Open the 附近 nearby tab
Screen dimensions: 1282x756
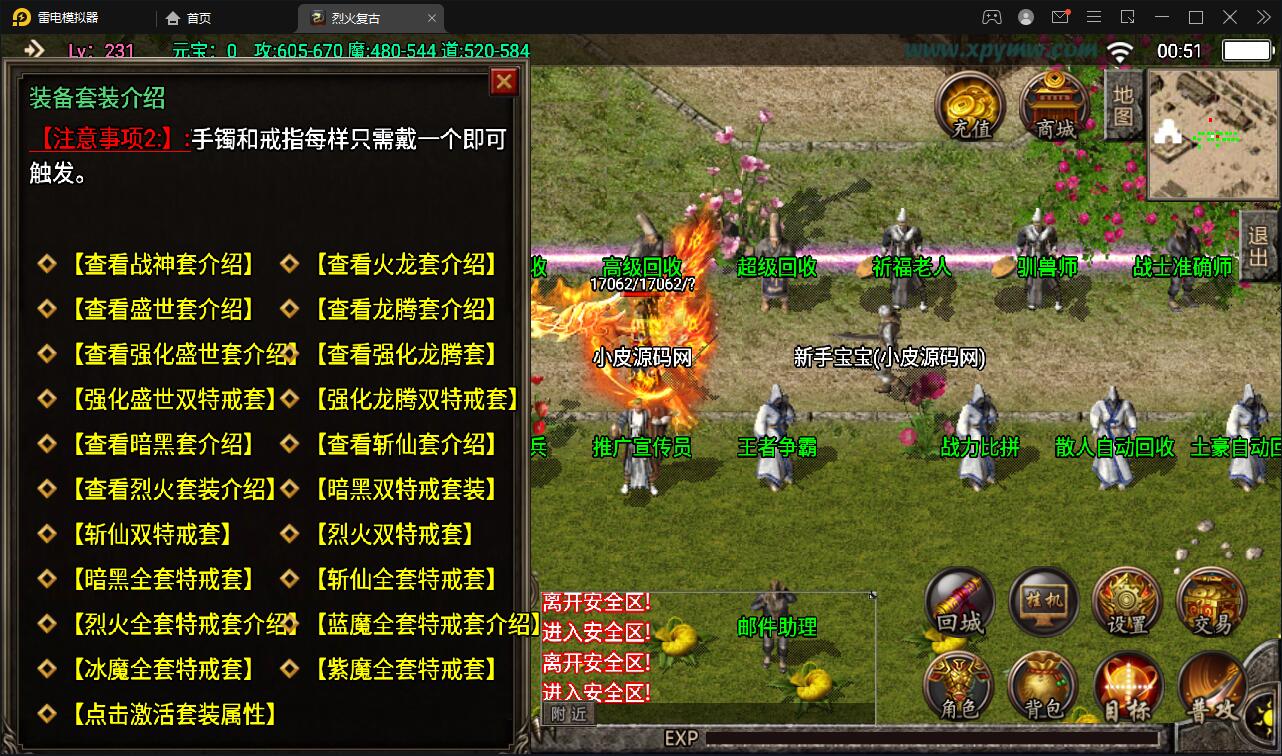568,714
